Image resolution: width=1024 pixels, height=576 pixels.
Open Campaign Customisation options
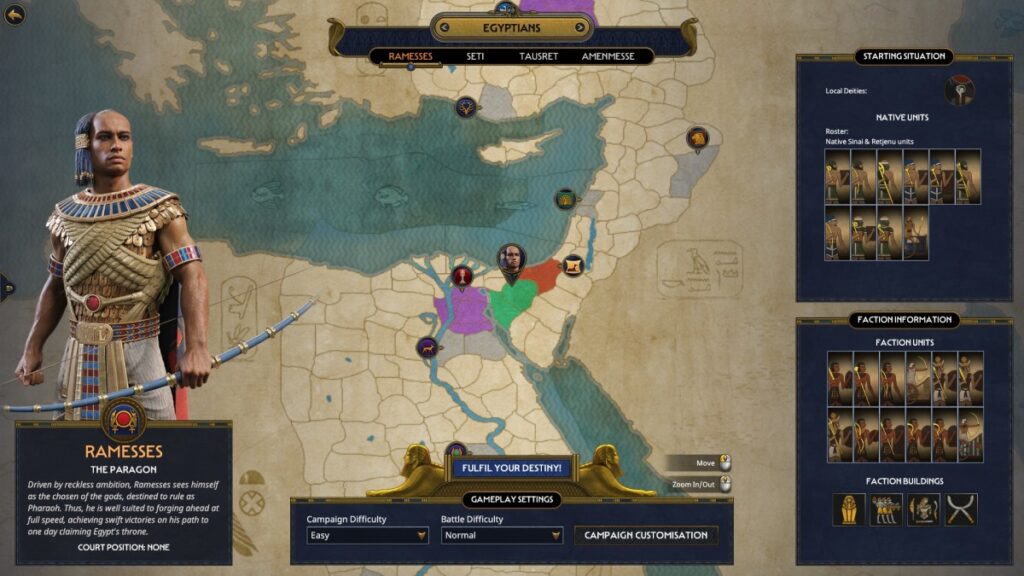pyautogui.click(x=646, y=535)
